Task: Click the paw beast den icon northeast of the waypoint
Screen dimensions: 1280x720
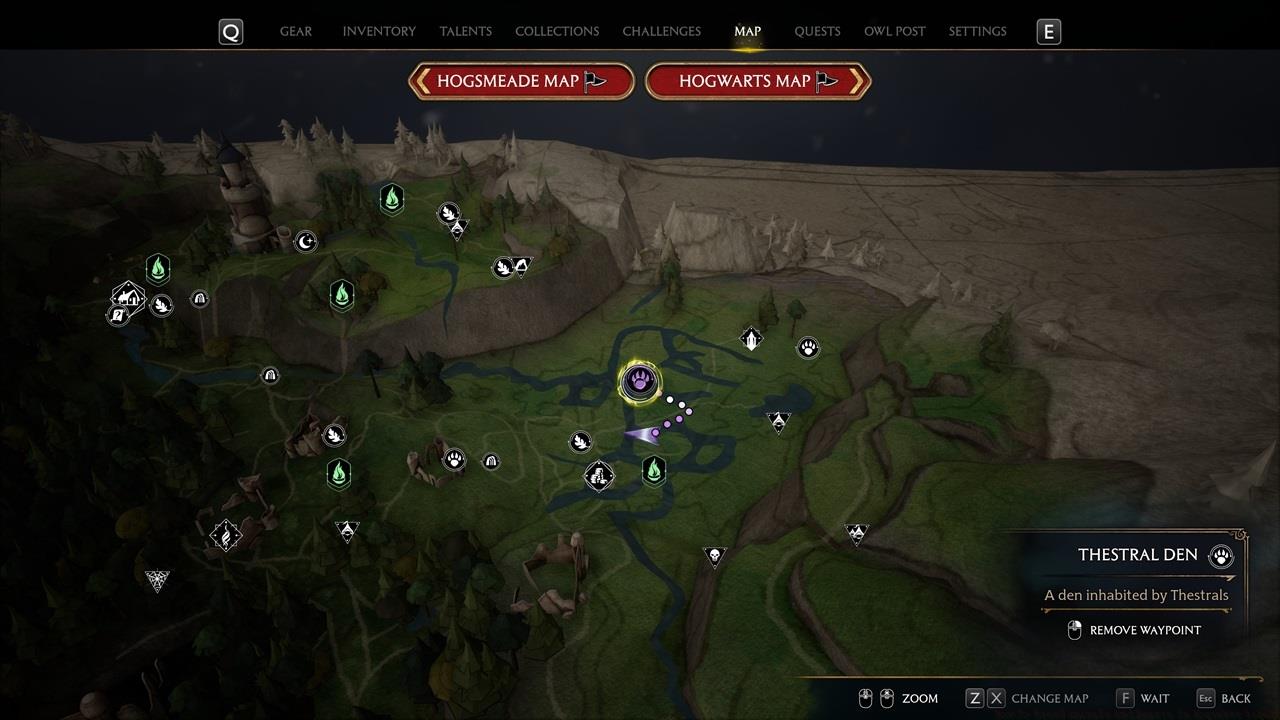Action: point(808,347)
